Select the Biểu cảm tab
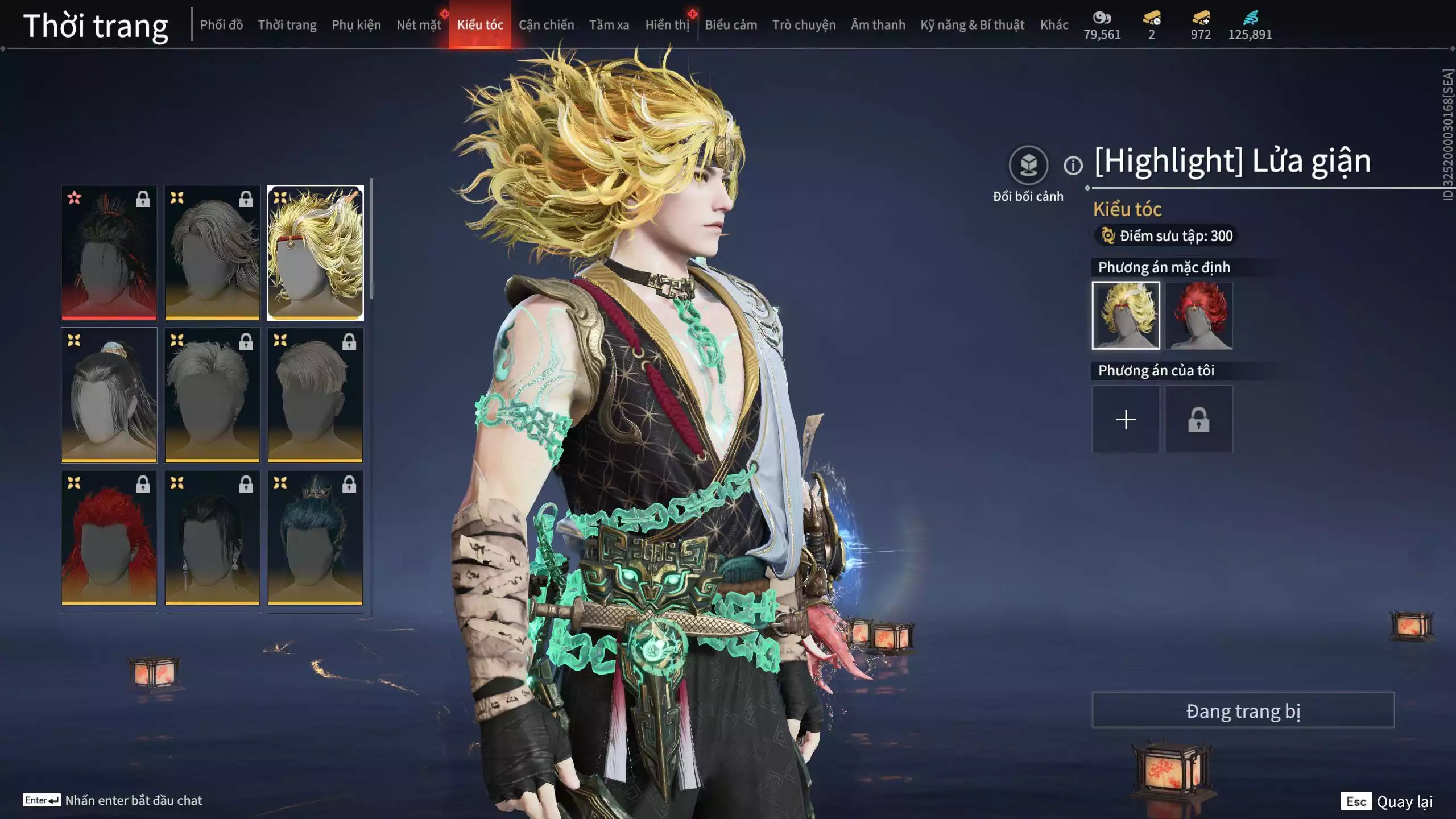Viewport: 1456px width, 819px height. (731, 25)
